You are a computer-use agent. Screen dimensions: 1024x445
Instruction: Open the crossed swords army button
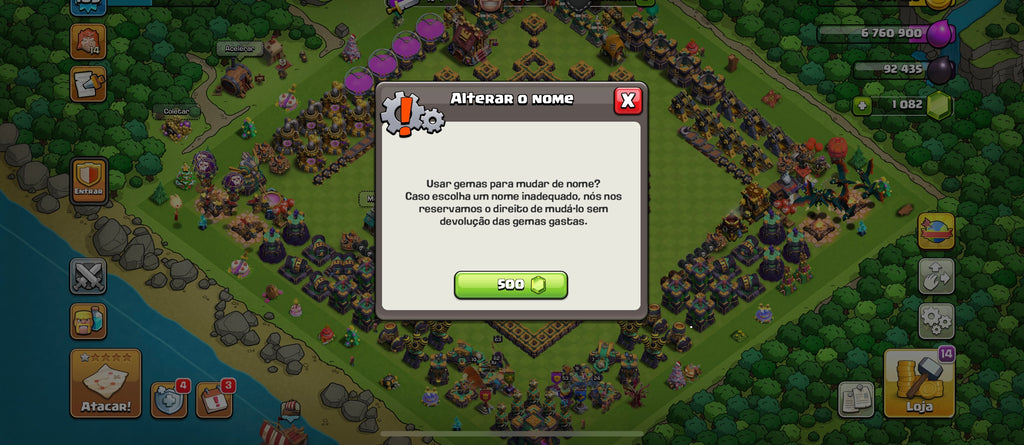pyautogui.click(x=88, y=276)
